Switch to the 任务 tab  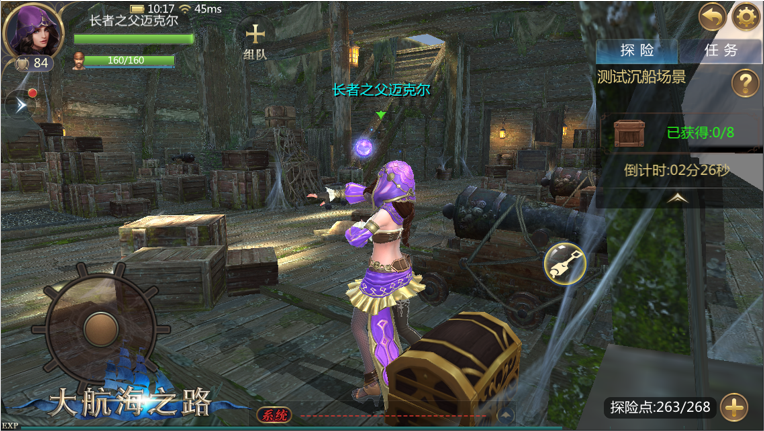coord(720,50)
